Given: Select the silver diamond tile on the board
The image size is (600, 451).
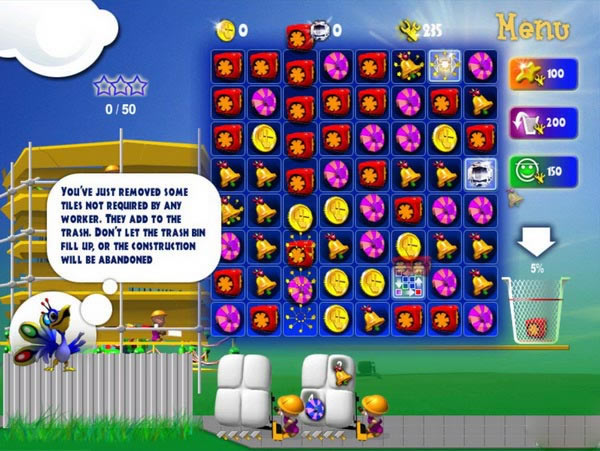Looking at the screenshot, I should (481, 175).
